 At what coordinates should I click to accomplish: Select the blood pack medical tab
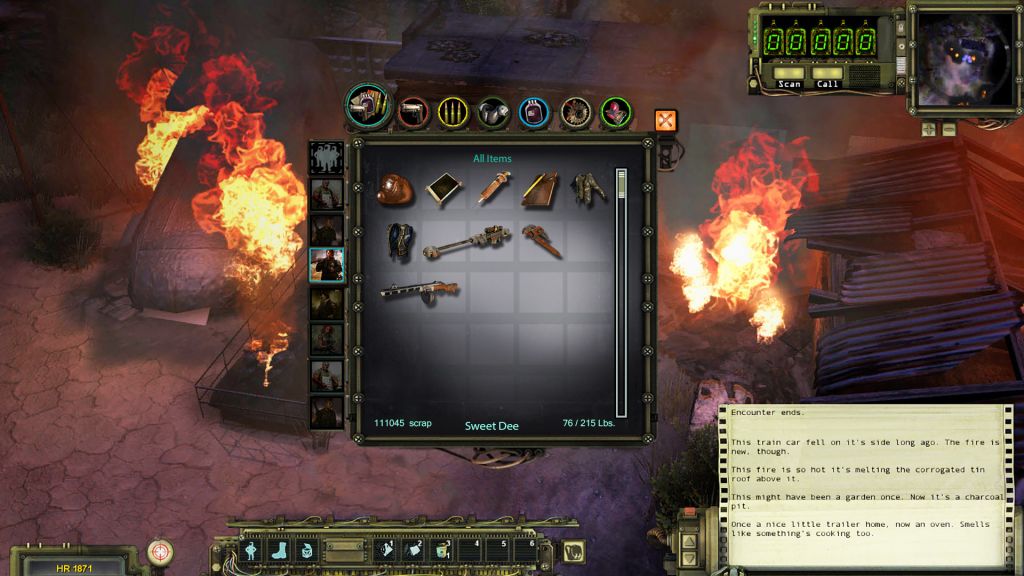[x=534, y=112]
